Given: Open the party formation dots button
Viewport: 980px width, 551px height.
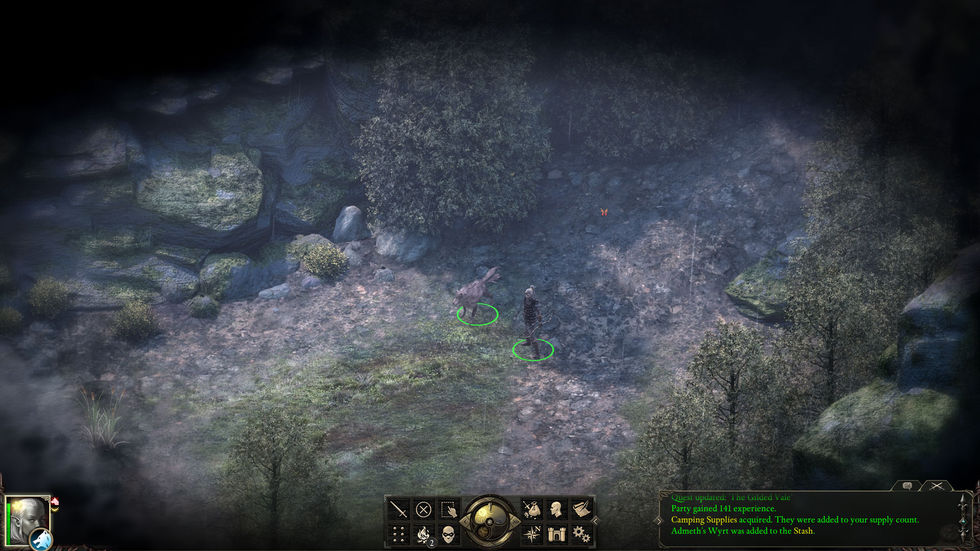Looking at the screenshot, I should (x=398, y=534).
